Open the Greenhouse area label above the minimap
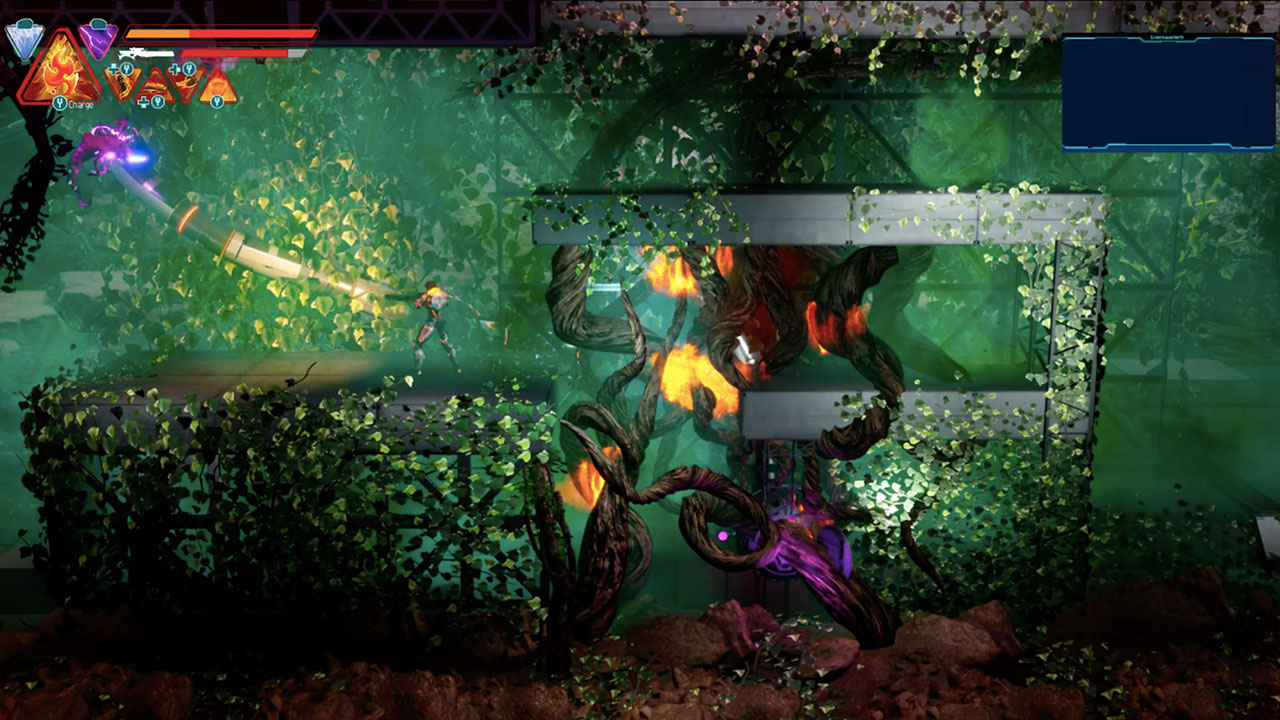The height and width of the screenshot is (720, 1280). pyautogui.click(x=1167, y=37)
